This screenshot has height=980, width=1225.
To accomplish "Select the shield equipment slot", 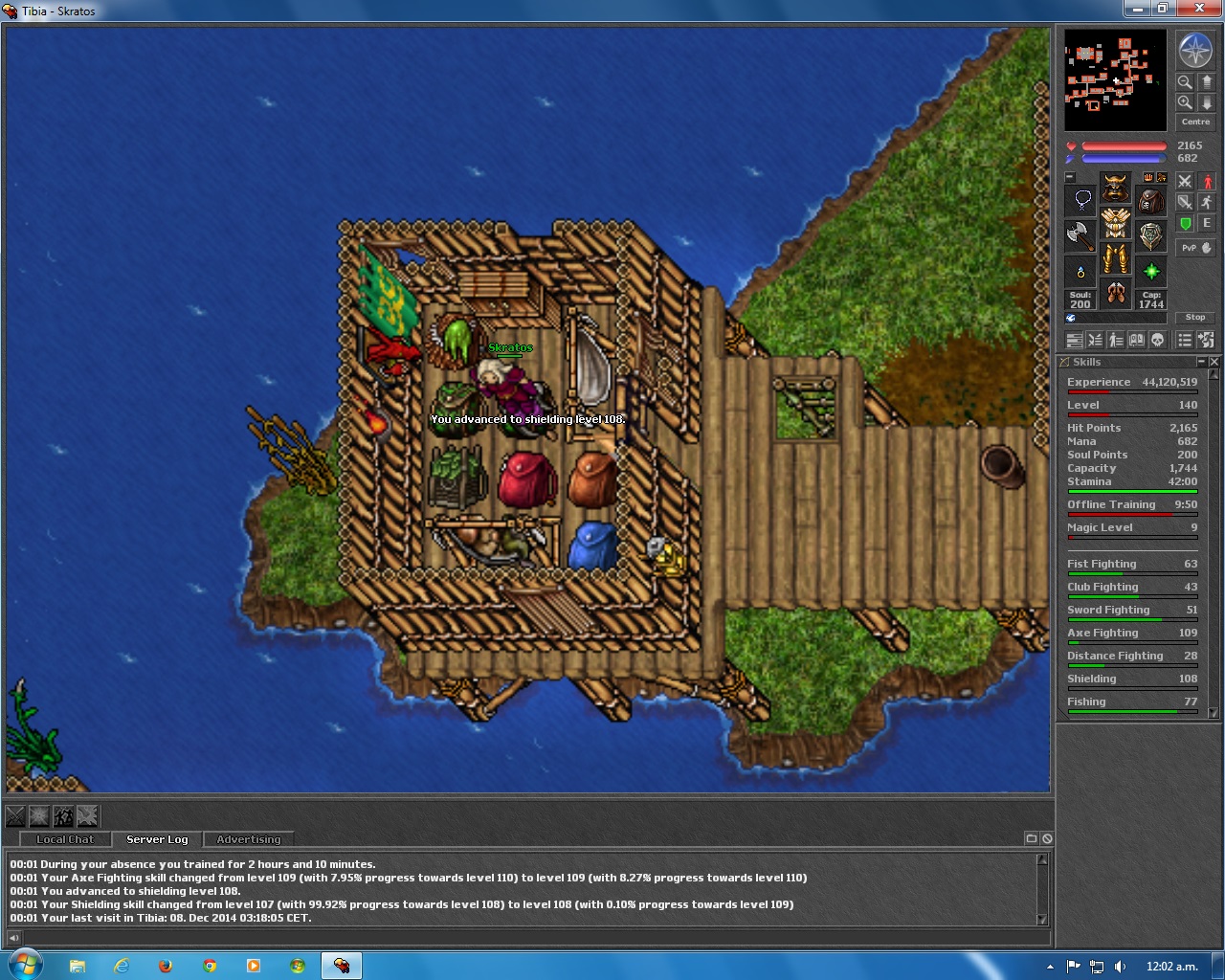I will pos(1150,235).
